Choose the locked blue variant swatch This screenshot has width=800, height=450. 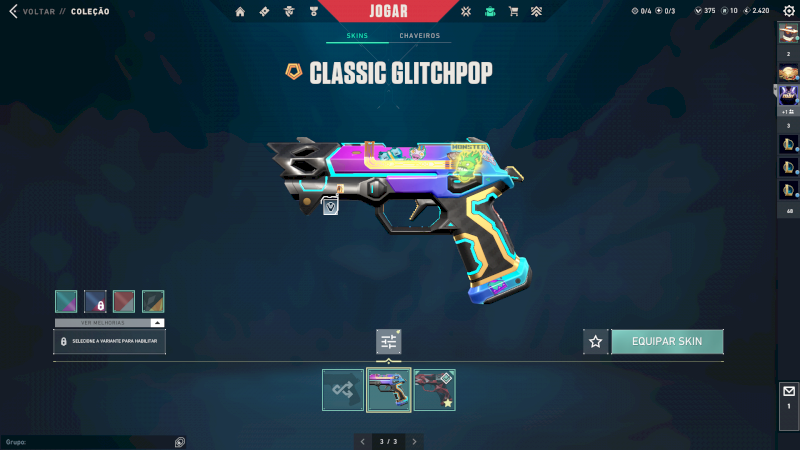(x=95, y=301)
